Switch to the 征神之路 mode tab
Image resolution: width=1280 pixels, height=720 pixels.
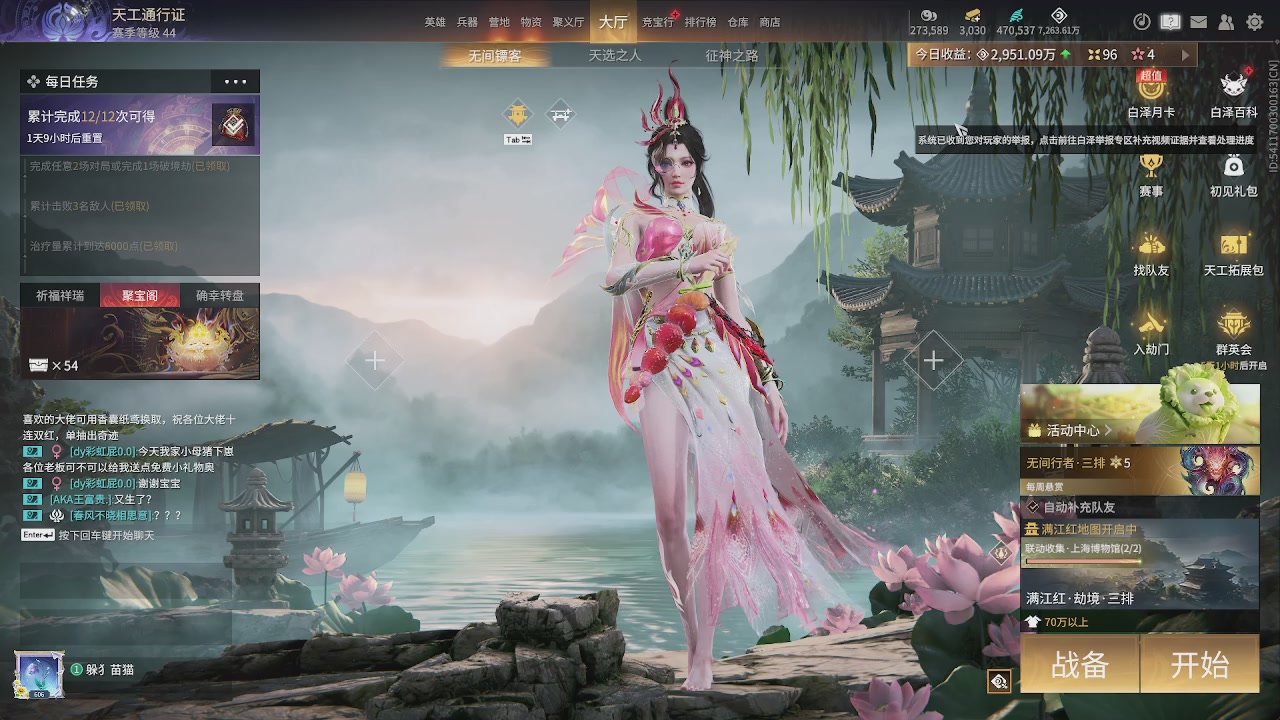[x=732, y=56]
